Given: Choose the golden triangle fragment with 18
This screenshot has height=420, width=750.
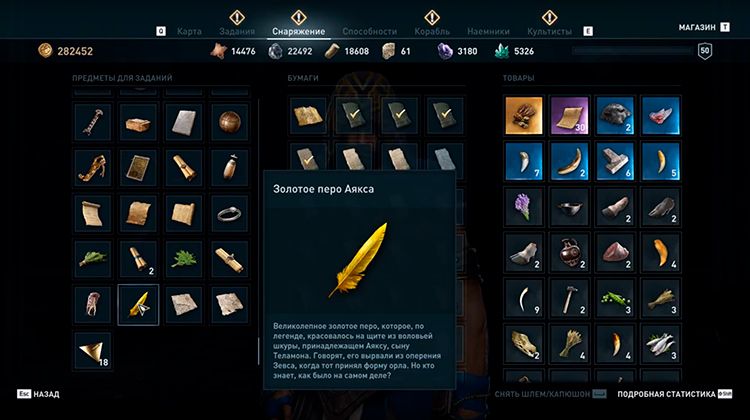Looking at the screenshot, I should click(x=92, y=350).
